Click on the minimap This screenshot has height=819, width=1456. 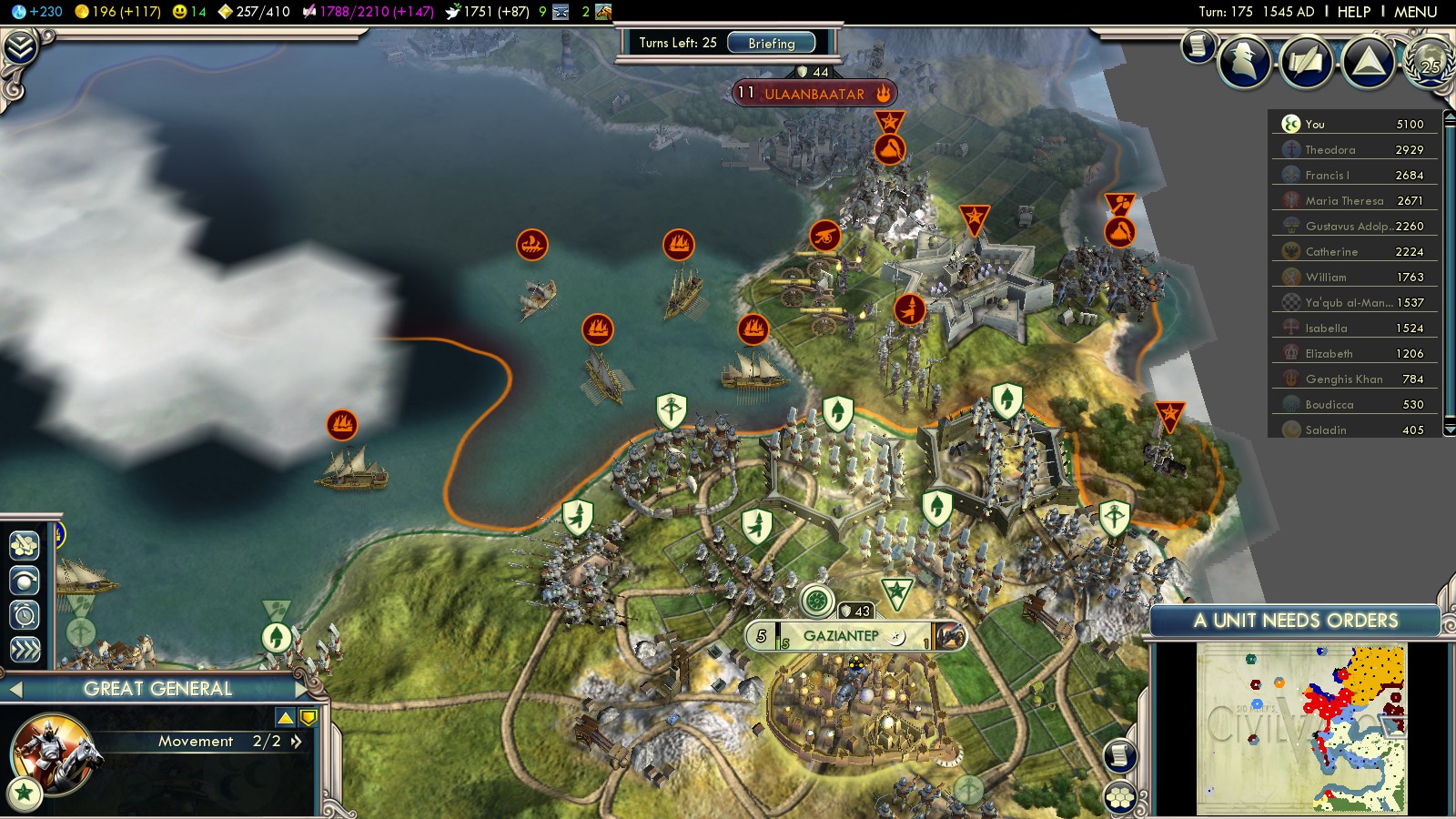coord(1301,728)
